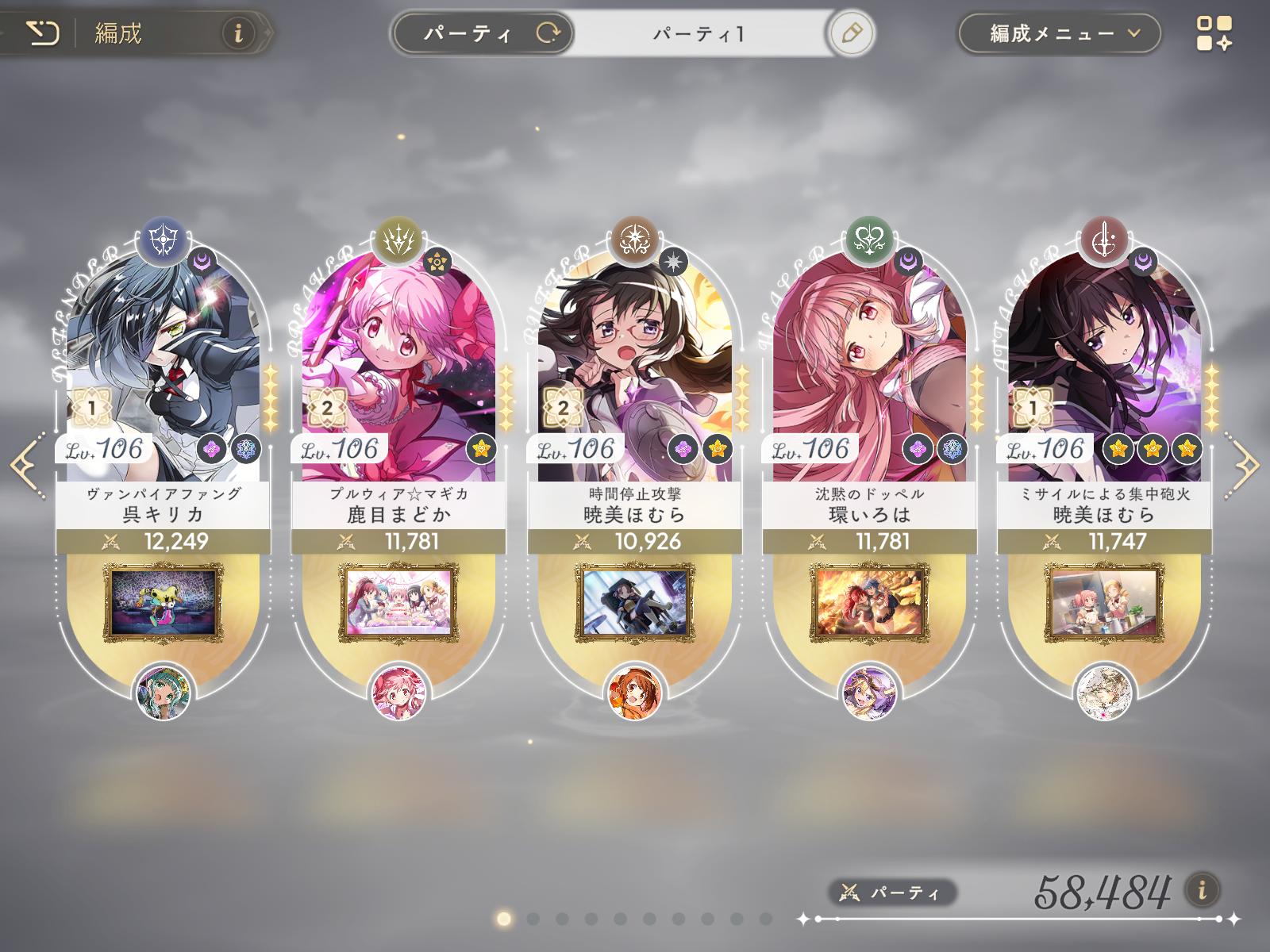Go back using the return arrow button

pos(41,33)
